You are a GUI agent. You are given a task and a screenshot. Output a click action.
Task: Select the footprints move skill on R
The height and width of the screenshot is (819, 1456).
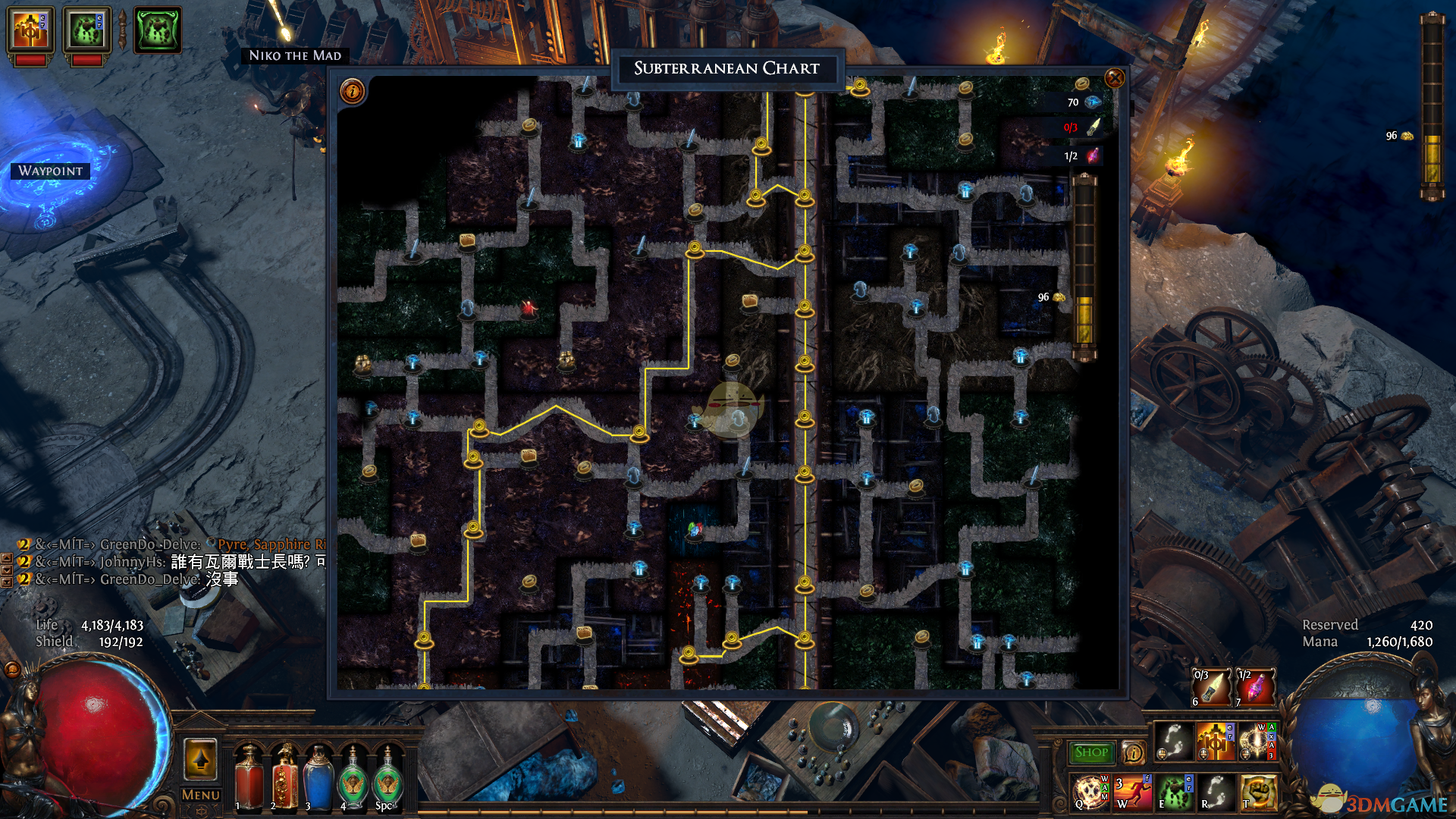pos(1215,792)
